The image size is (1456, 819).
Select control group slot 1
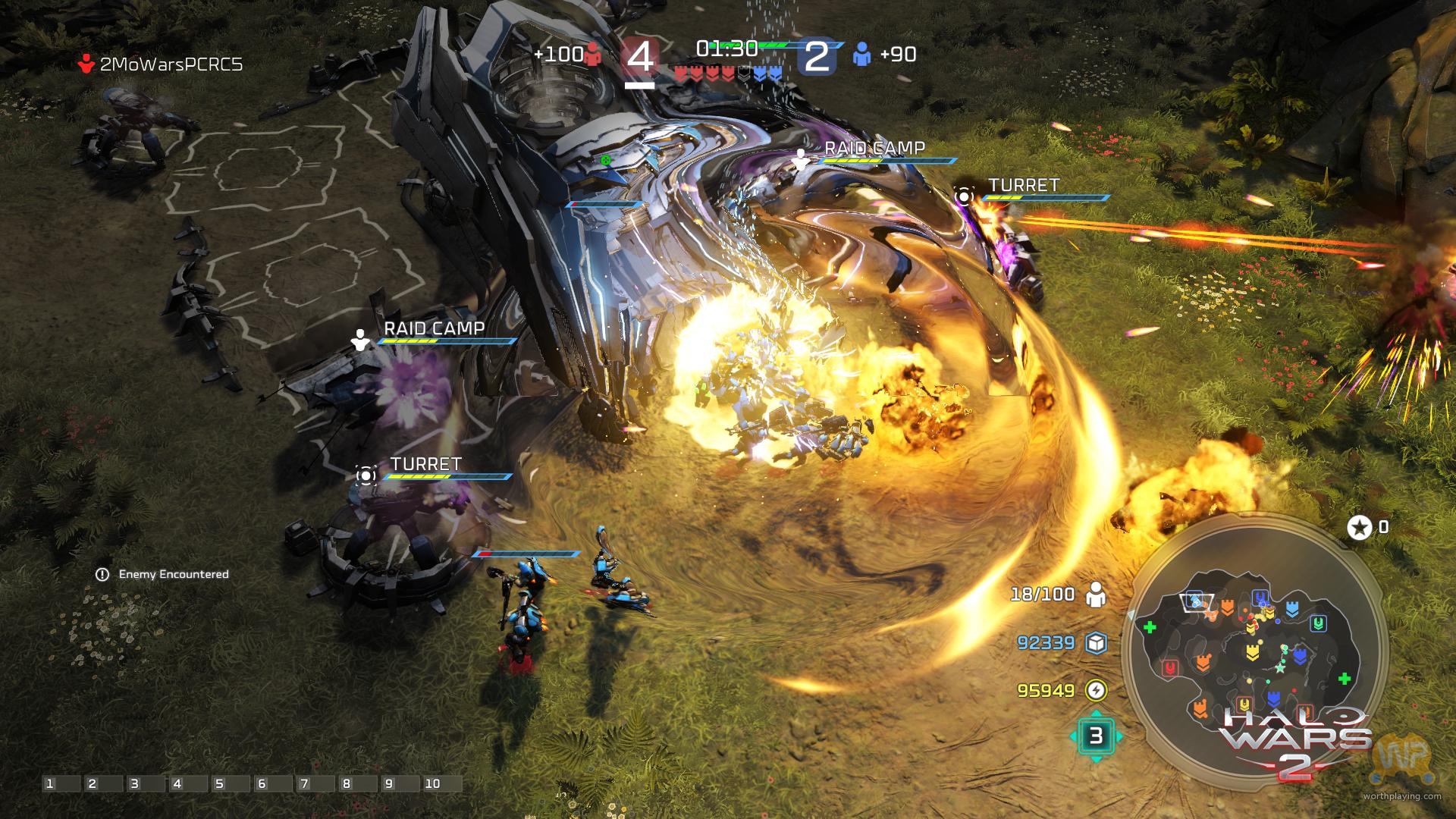click(x=50, y=783)
